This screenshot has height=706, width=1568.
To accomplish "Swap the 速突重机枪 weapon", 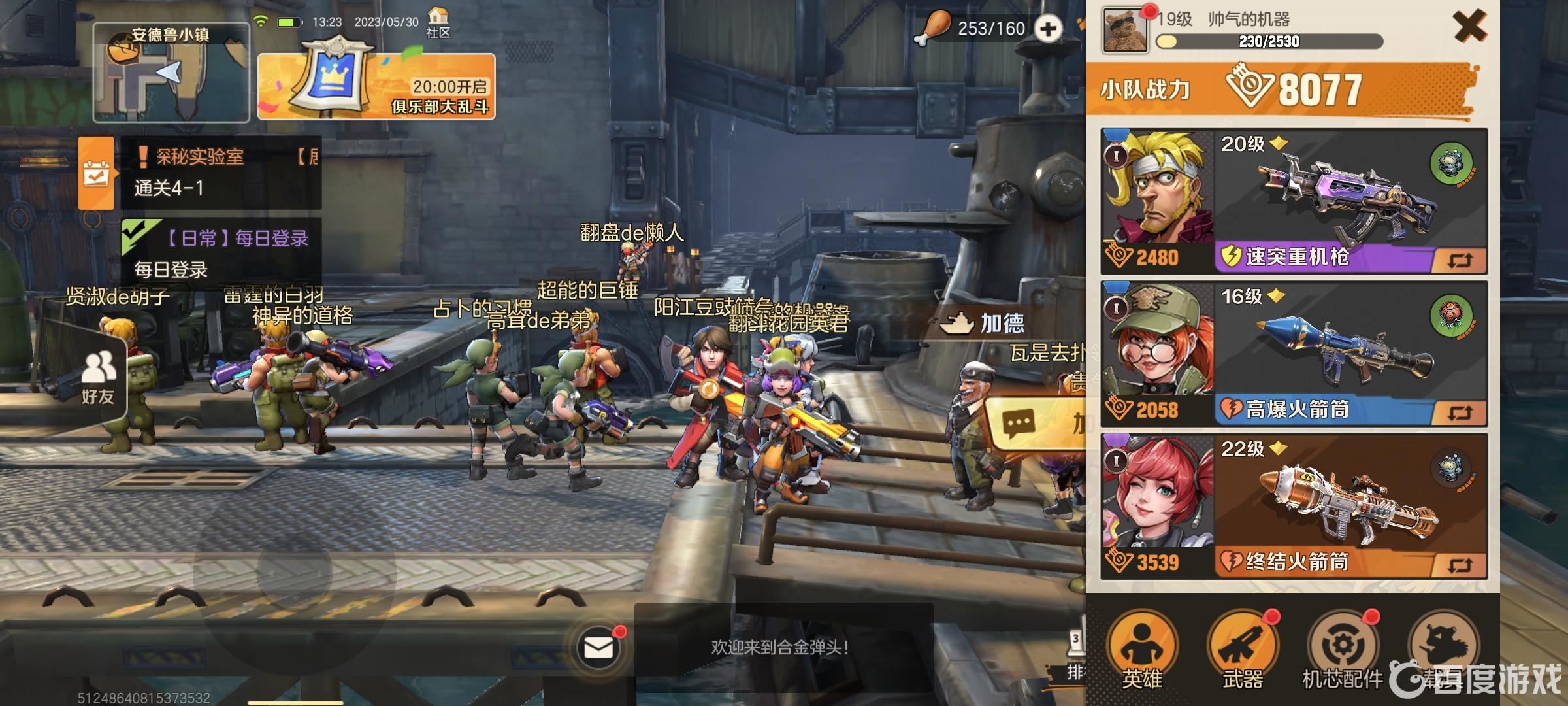I will tap(1459, 260).
